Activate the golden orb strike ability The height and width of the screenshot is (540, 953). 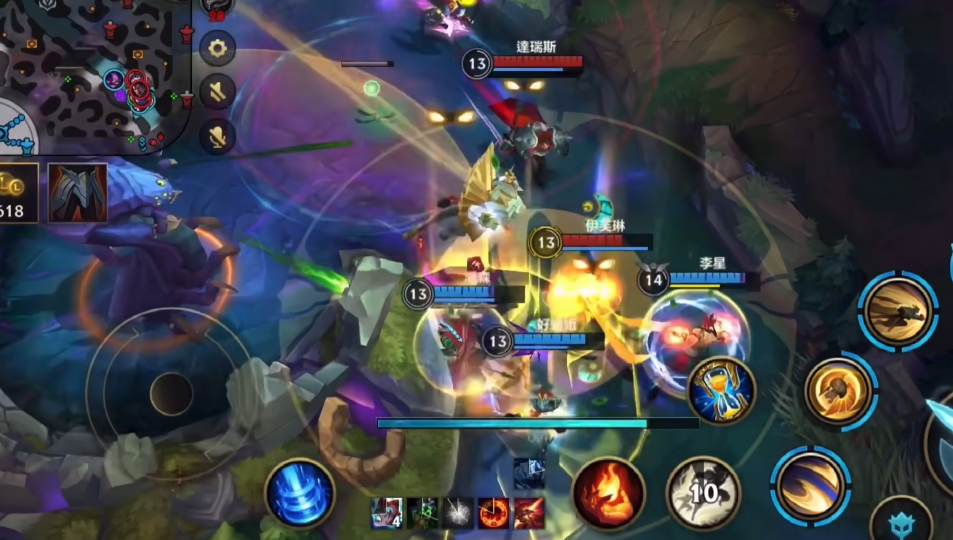[840, 391]
